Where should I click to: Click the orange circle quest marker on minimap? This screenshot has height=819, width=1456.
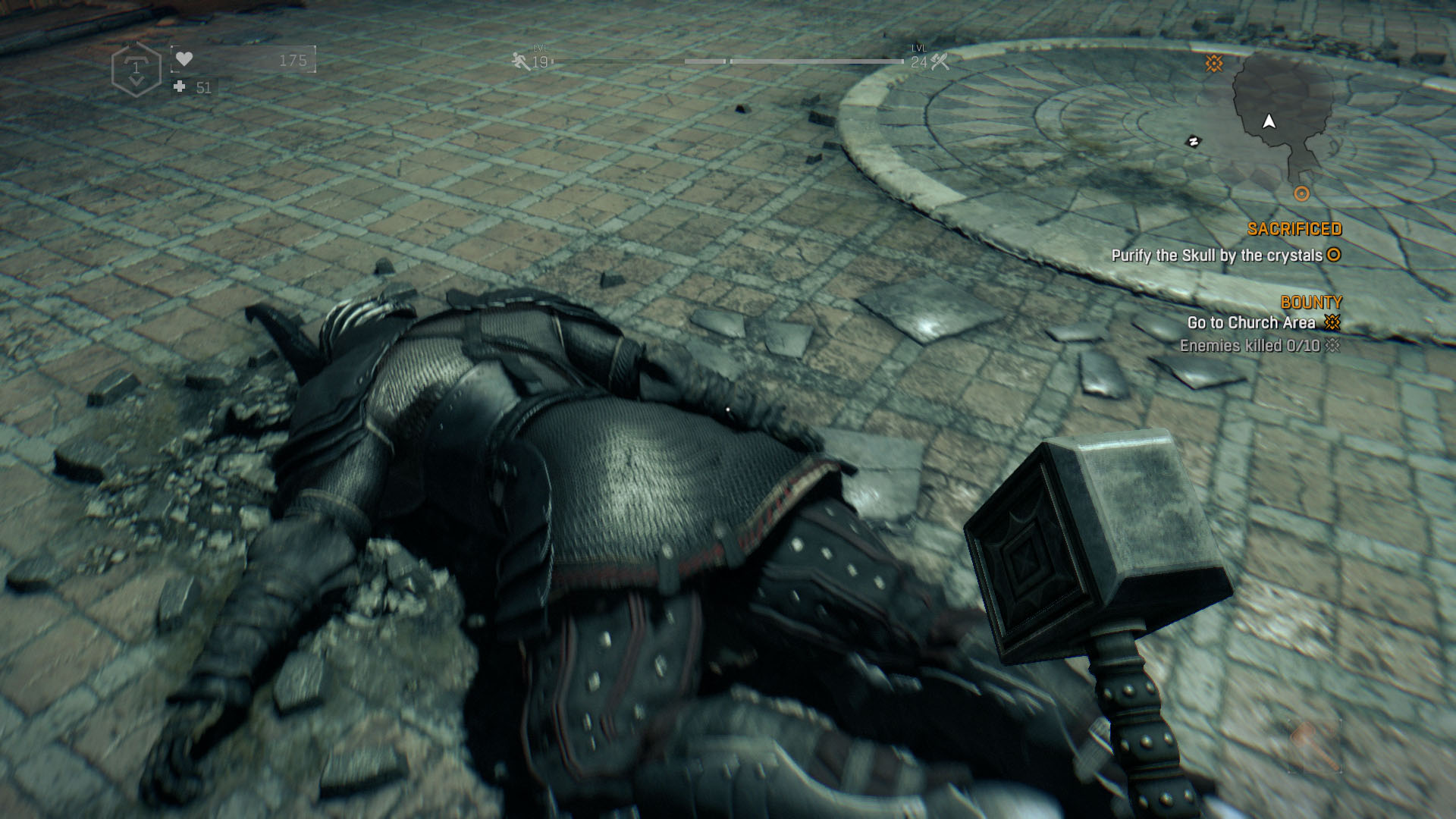click(x=1301, y=193)
